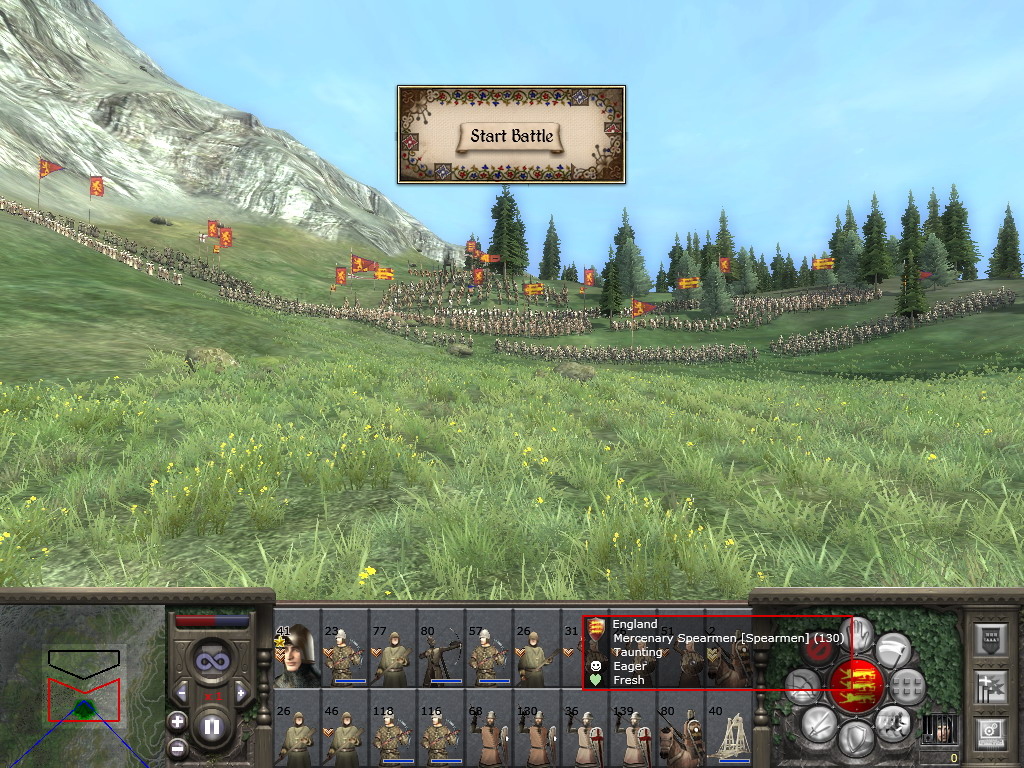Pause the battle with the pause button
The image size is (1024, 768).
[212, 727]
